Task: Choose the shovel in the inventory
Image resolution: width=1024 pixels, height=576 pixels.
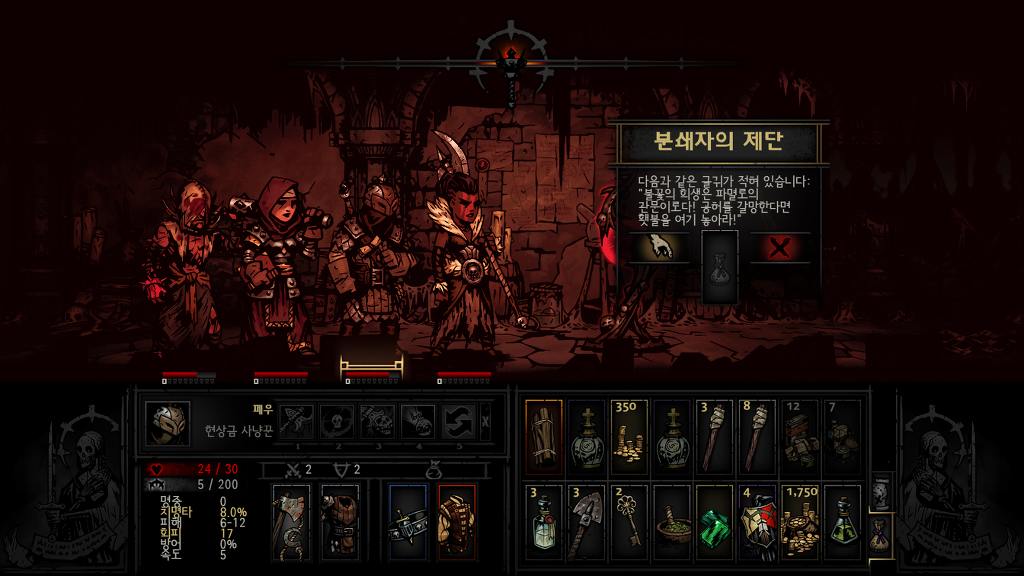Action: pyautogui.click(x=587, y=519)
